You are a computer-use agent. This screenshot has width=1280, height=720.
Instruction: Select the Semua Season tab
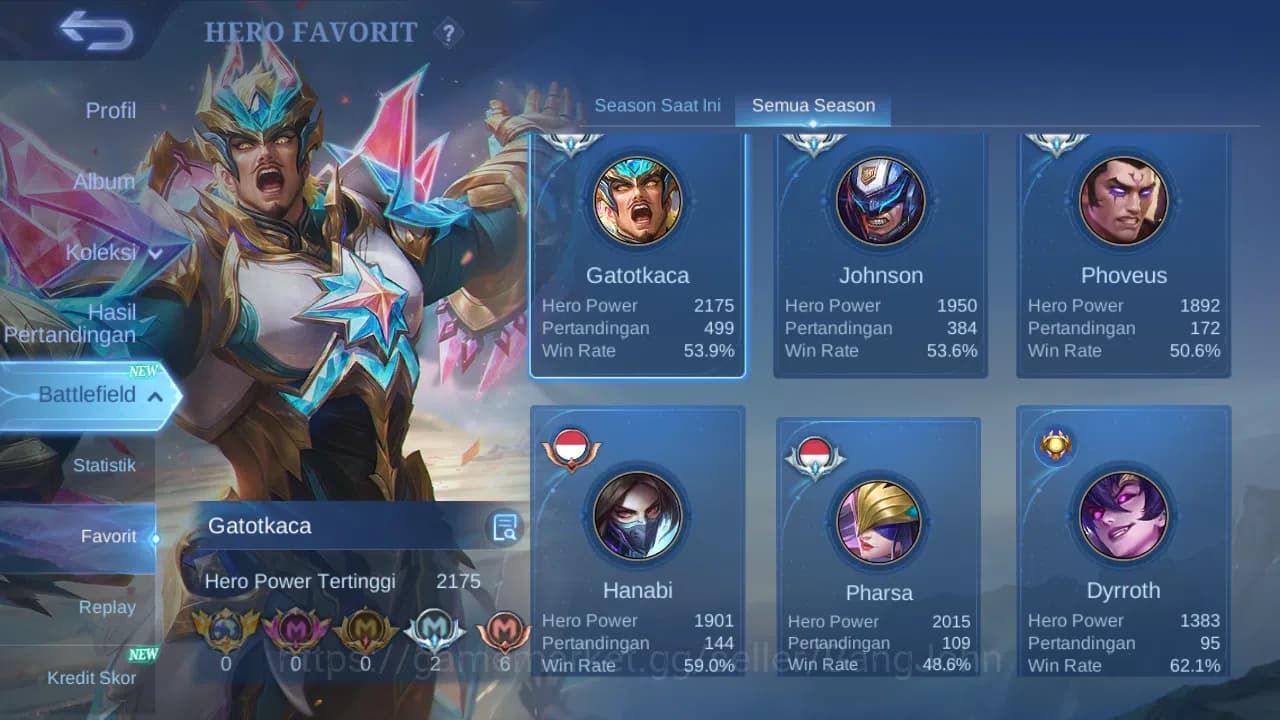[813, 104]
